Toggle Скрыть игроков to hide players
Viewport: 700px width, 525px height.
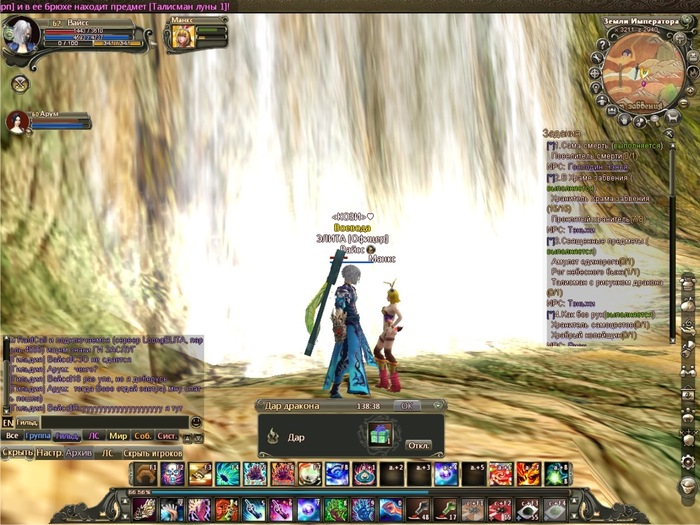(155, 453)
